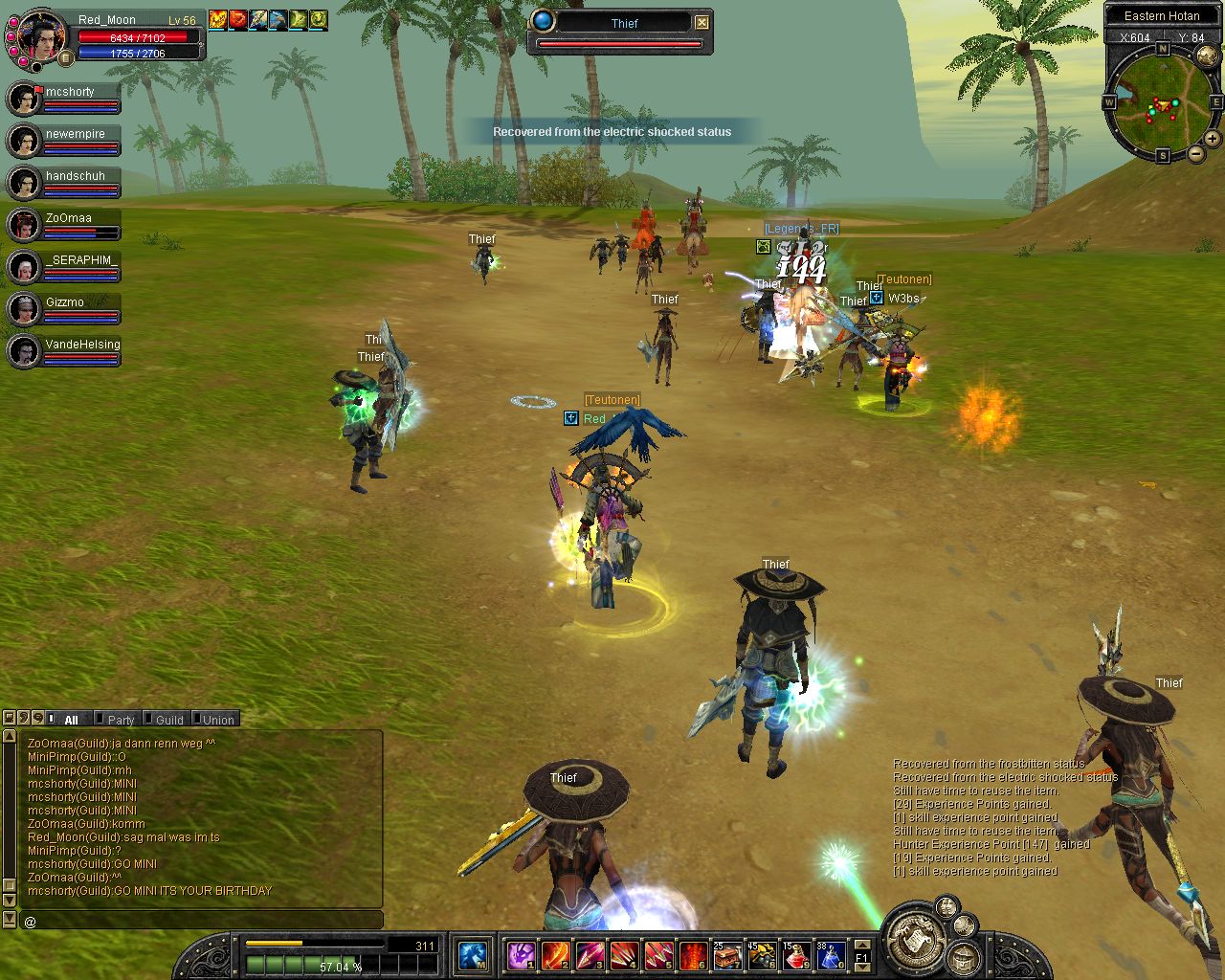The width and height of the screenshot is (1225, 980).
Task: Close the Thief target window
Action: [702, 22]
